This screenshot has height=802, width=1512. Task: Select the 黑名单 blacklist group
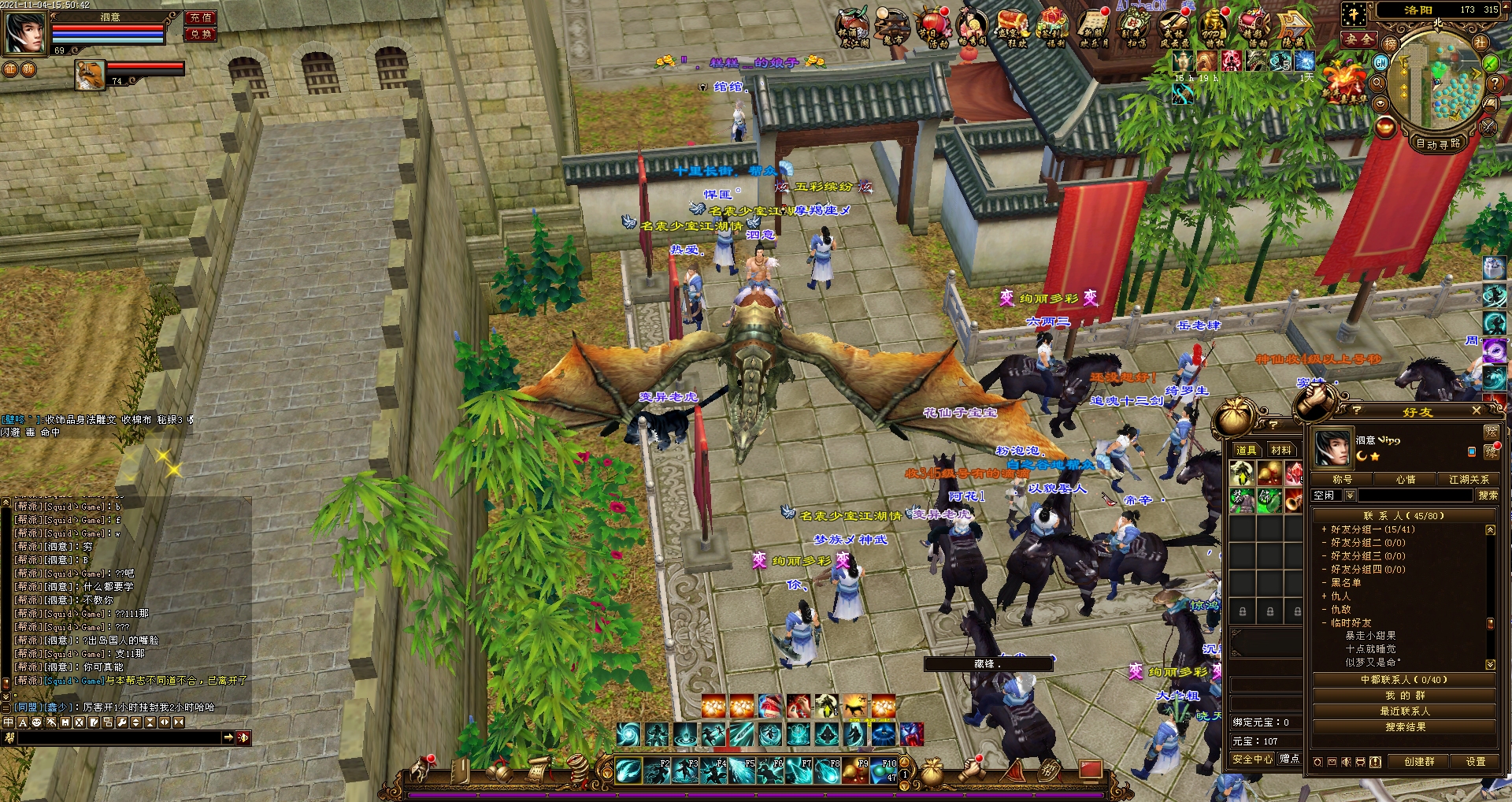(1346, 583)
